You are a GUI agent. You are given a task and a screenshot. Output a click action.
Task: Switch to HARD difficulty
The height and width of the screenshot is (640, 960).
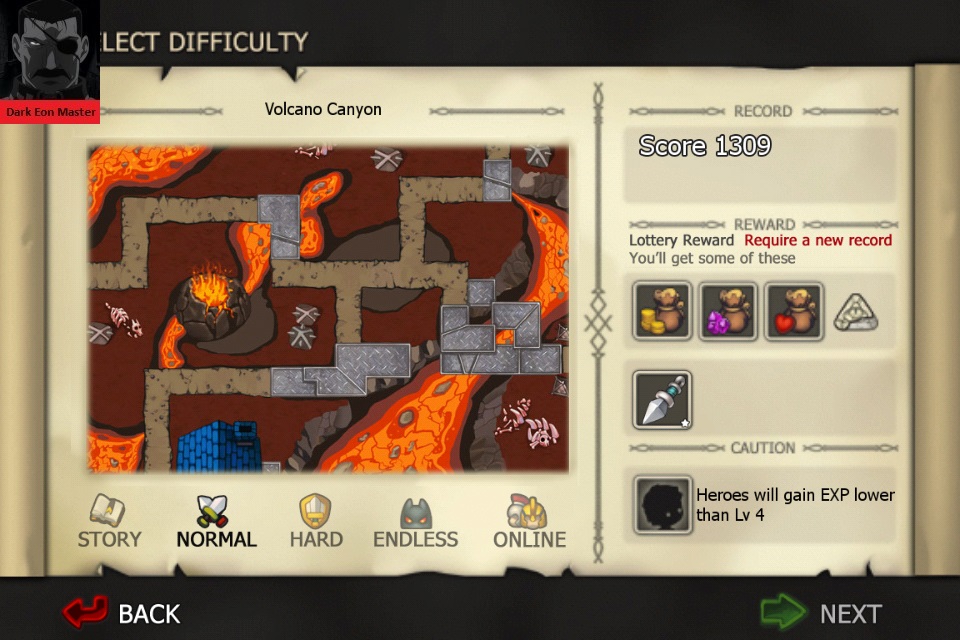(x=316, y=522)
